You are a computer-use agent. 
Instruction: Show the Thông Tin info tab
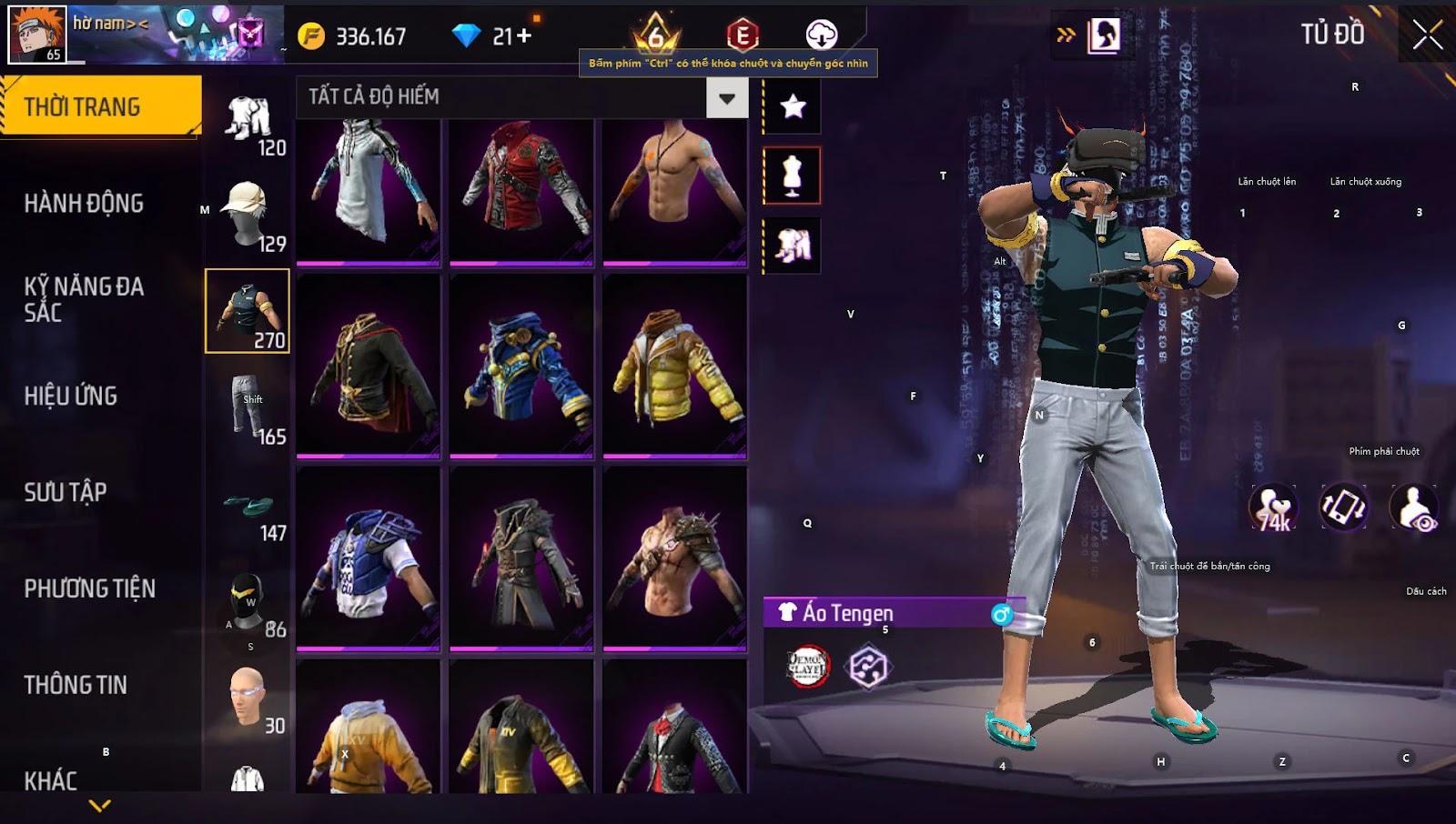click(76, 685)
